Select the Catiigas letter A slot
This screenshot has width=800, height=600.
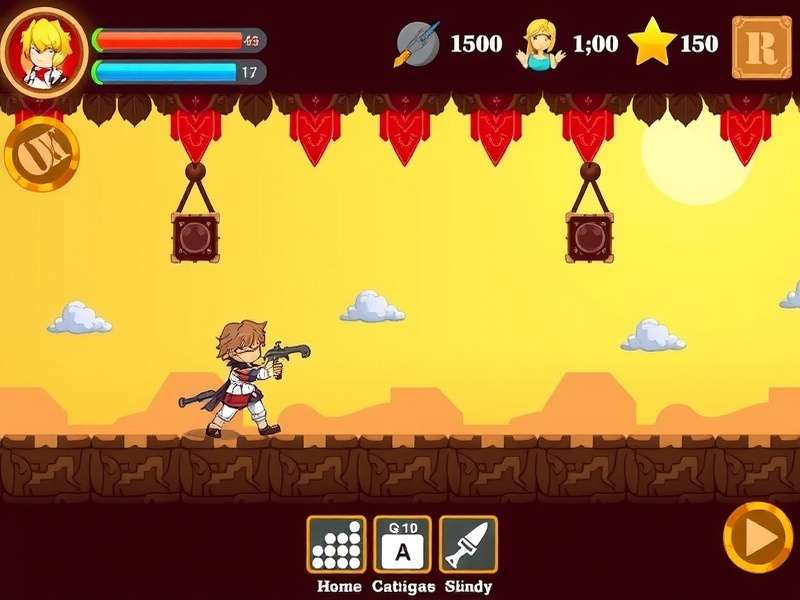pos(402,544)
